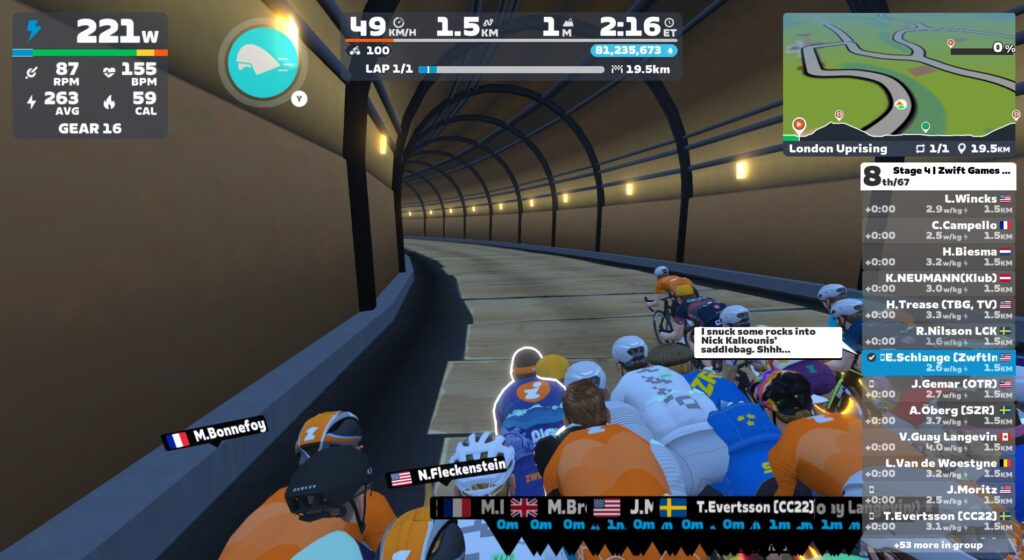Select L.Van de Woestyne rider row

pos(937,467)
